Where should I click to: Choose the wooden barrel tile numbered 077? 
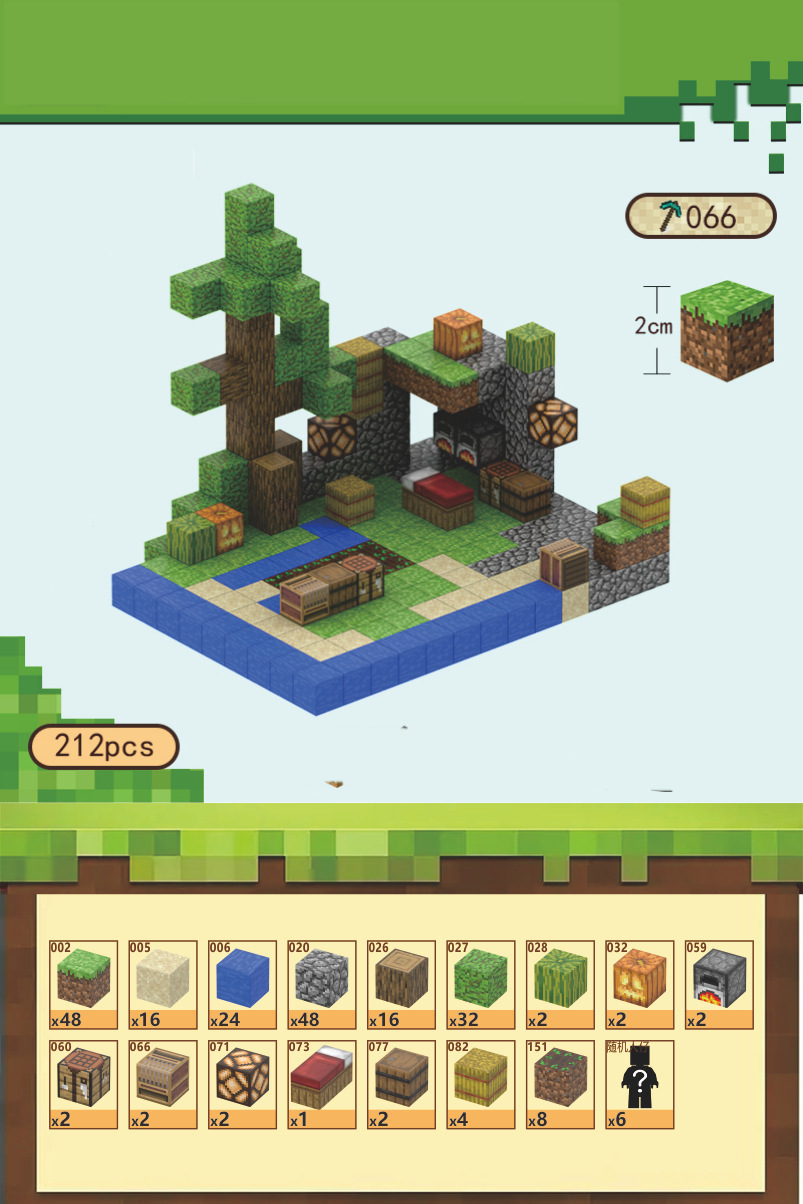click(x=402, y=1085)
